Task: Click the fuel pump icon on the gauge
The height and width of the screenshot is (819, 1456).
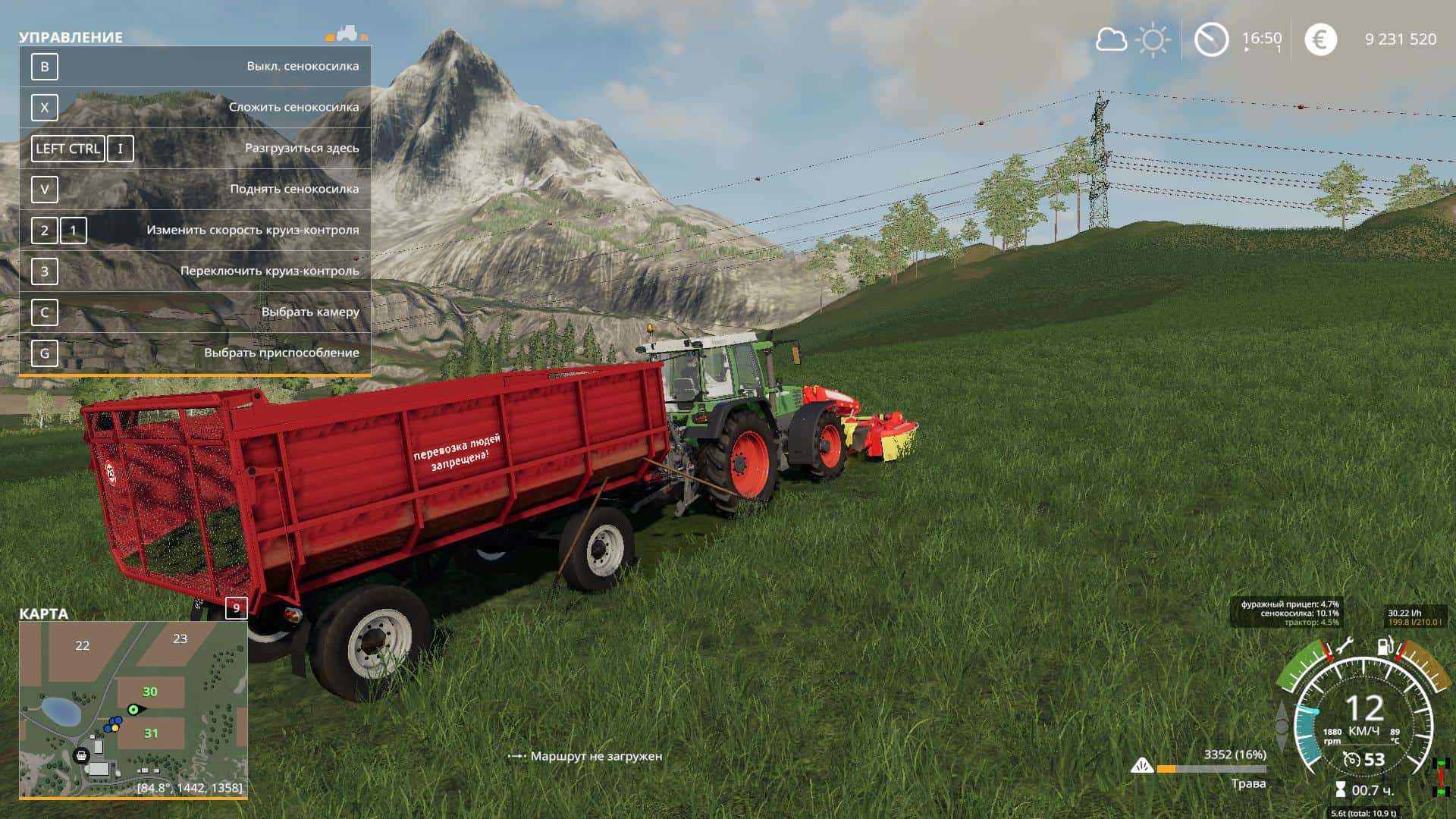Action: [x=1385, y=647]
